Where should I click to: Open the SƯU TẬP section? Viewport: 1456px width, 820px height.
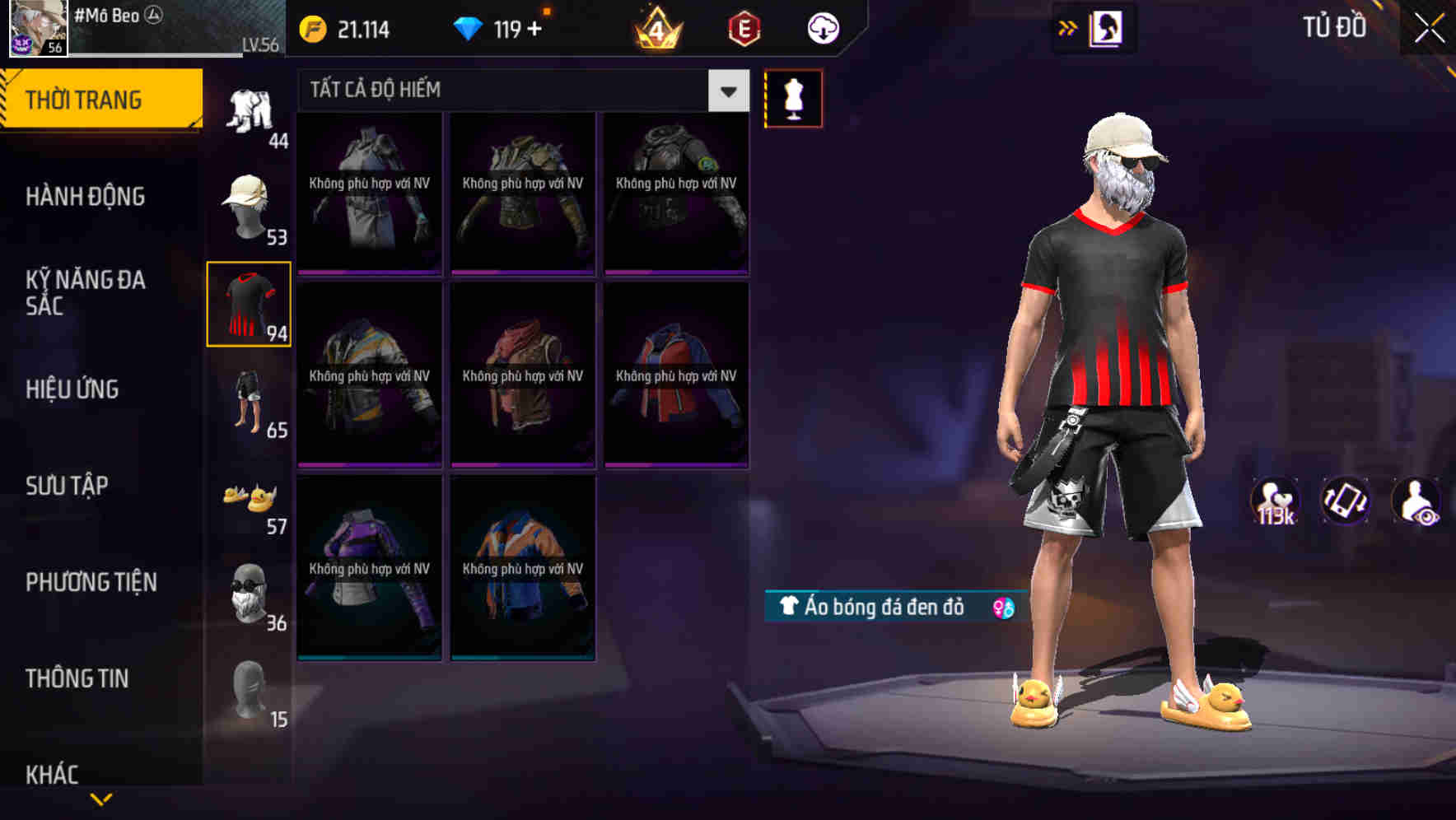pos(70,486)
